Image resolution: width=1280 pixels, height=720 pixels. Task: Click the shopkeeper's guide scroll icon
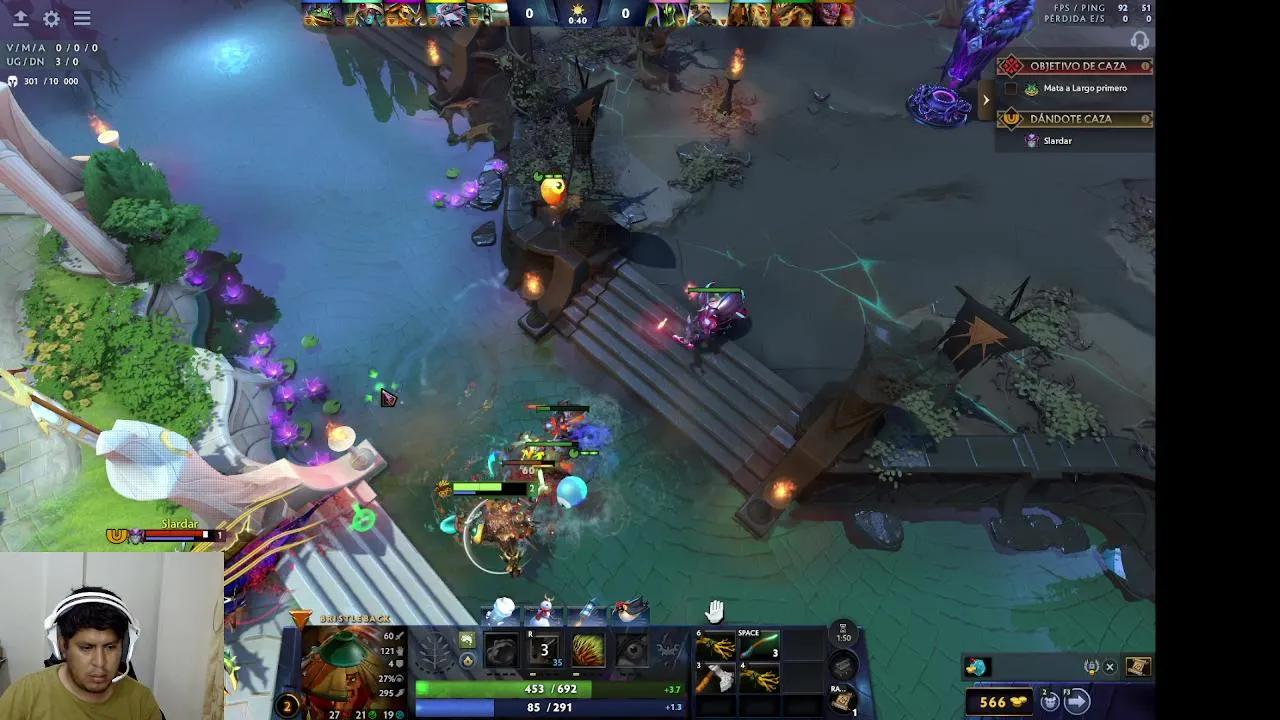(1137, 666)
